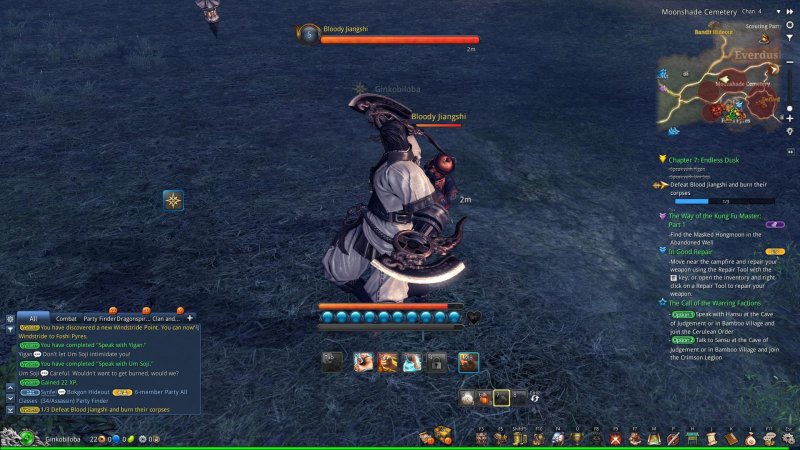This screenshot has height=450, width=800.
Task: Switch to the All chat tab
Action: coord(32,317)
